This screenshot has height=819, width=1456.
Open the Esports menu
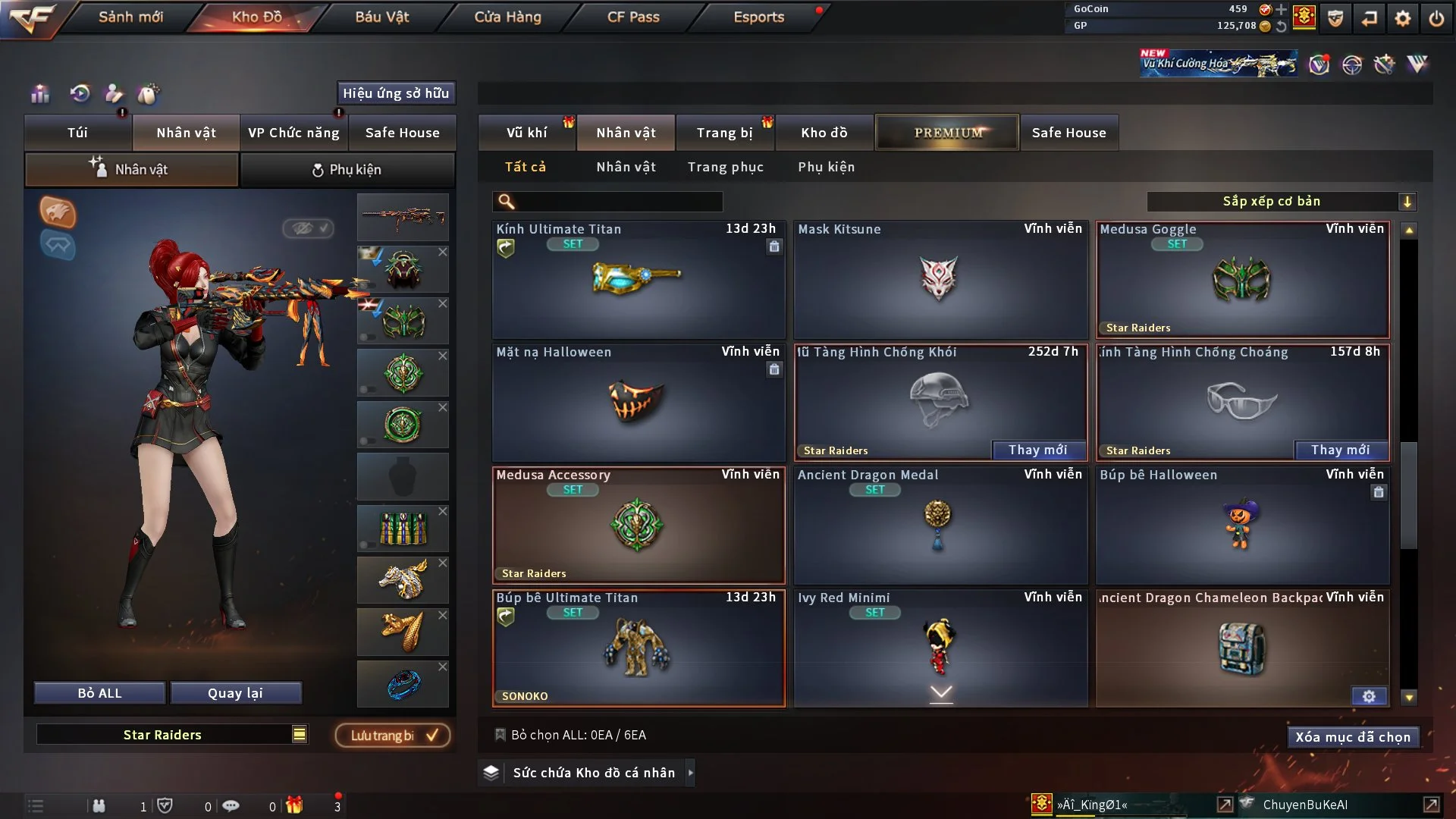coord(758,17)
